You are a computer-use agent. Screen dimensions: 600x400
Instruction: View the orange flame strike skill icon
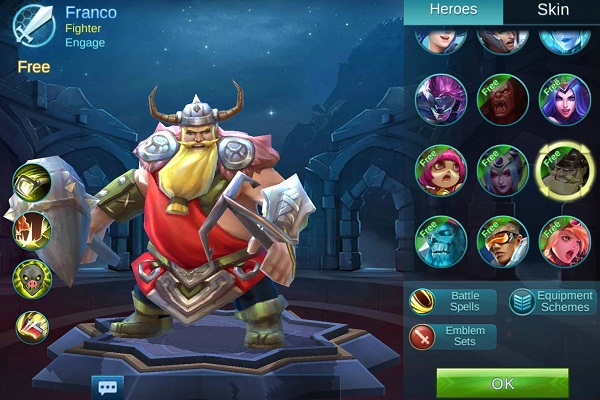32,229
